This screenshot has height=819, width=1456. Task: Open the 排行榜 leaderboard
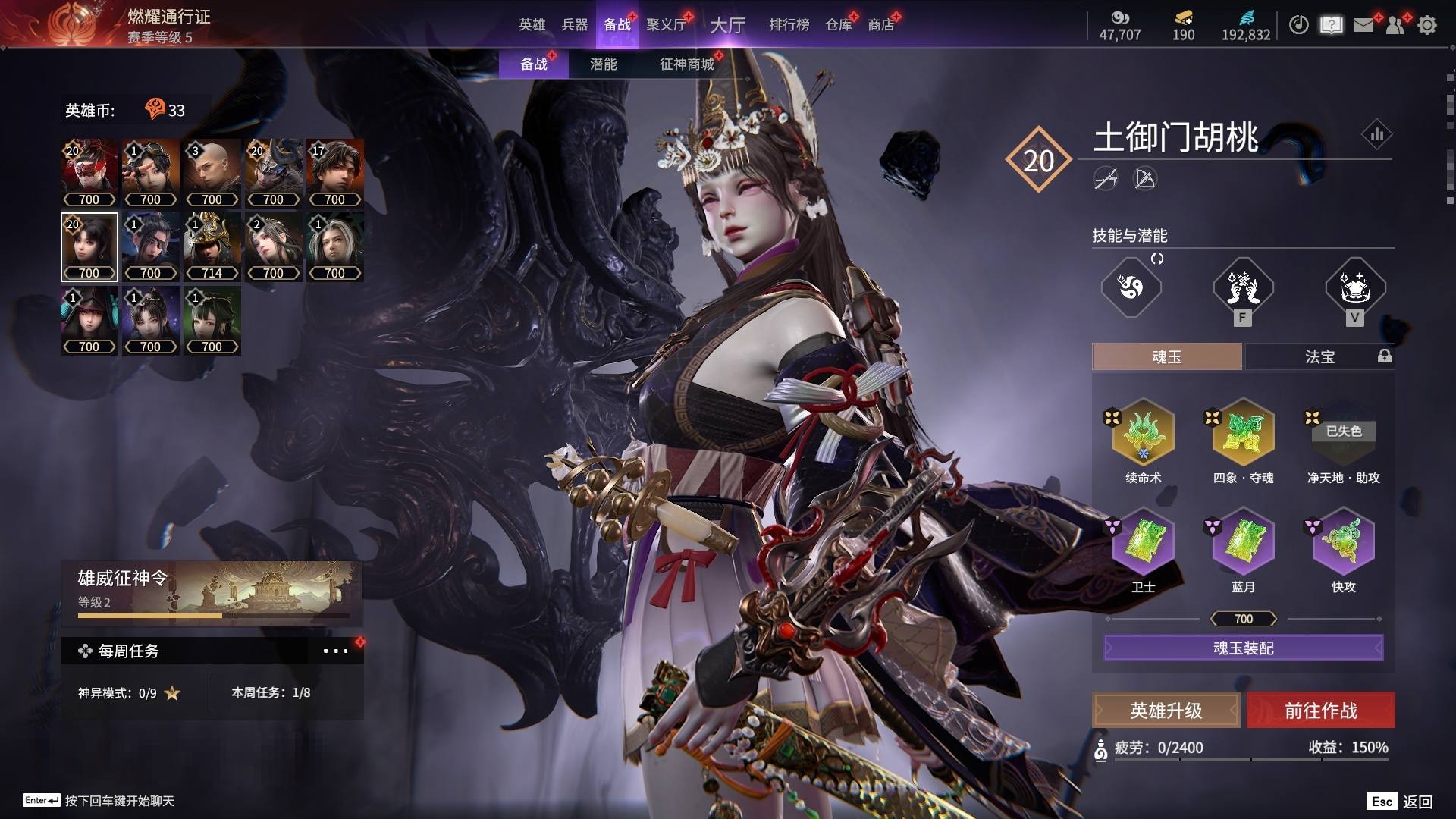tap(789, 25)
